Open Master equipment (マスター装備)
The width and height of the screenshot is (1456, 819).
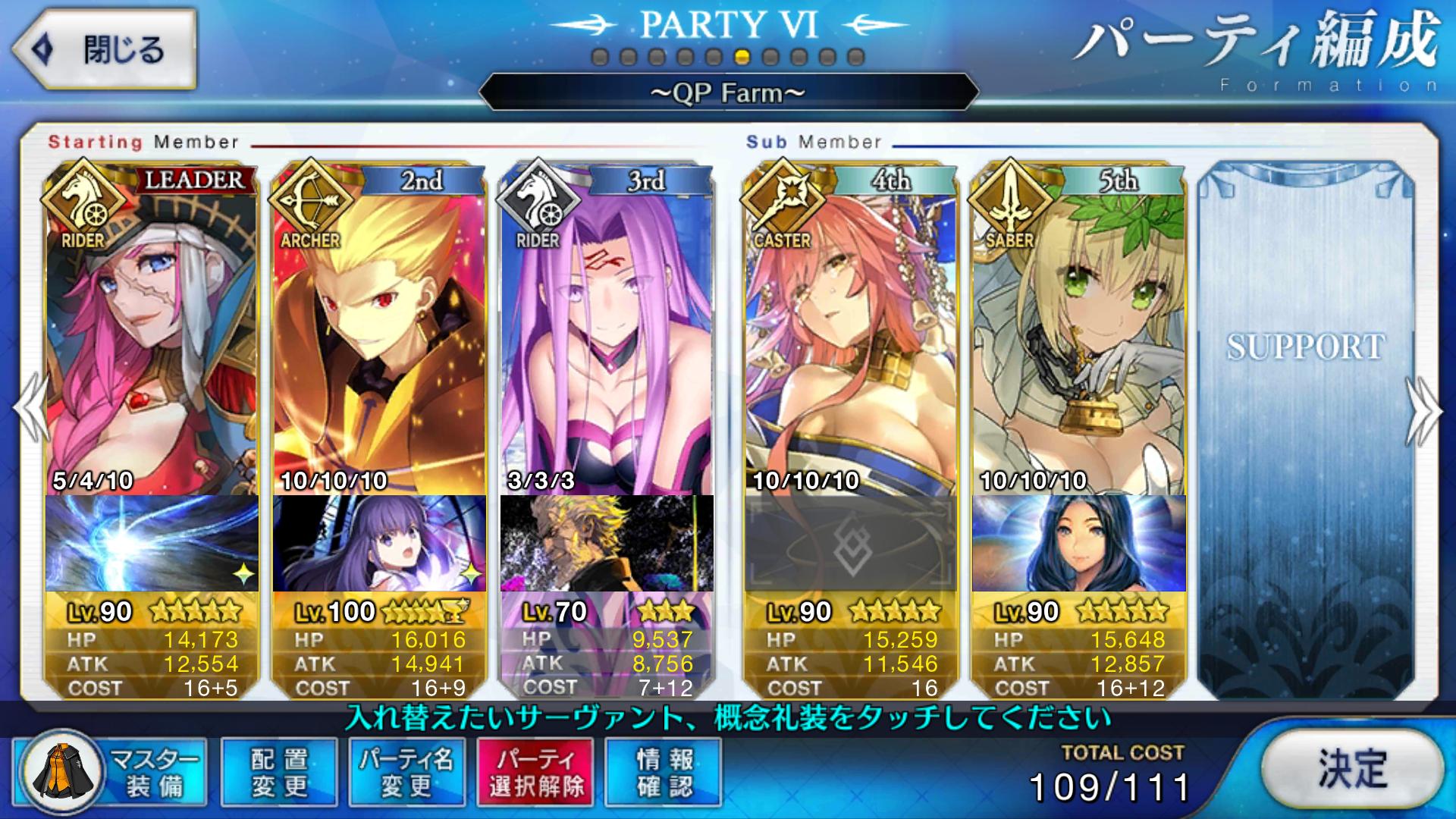coord(112,772)
